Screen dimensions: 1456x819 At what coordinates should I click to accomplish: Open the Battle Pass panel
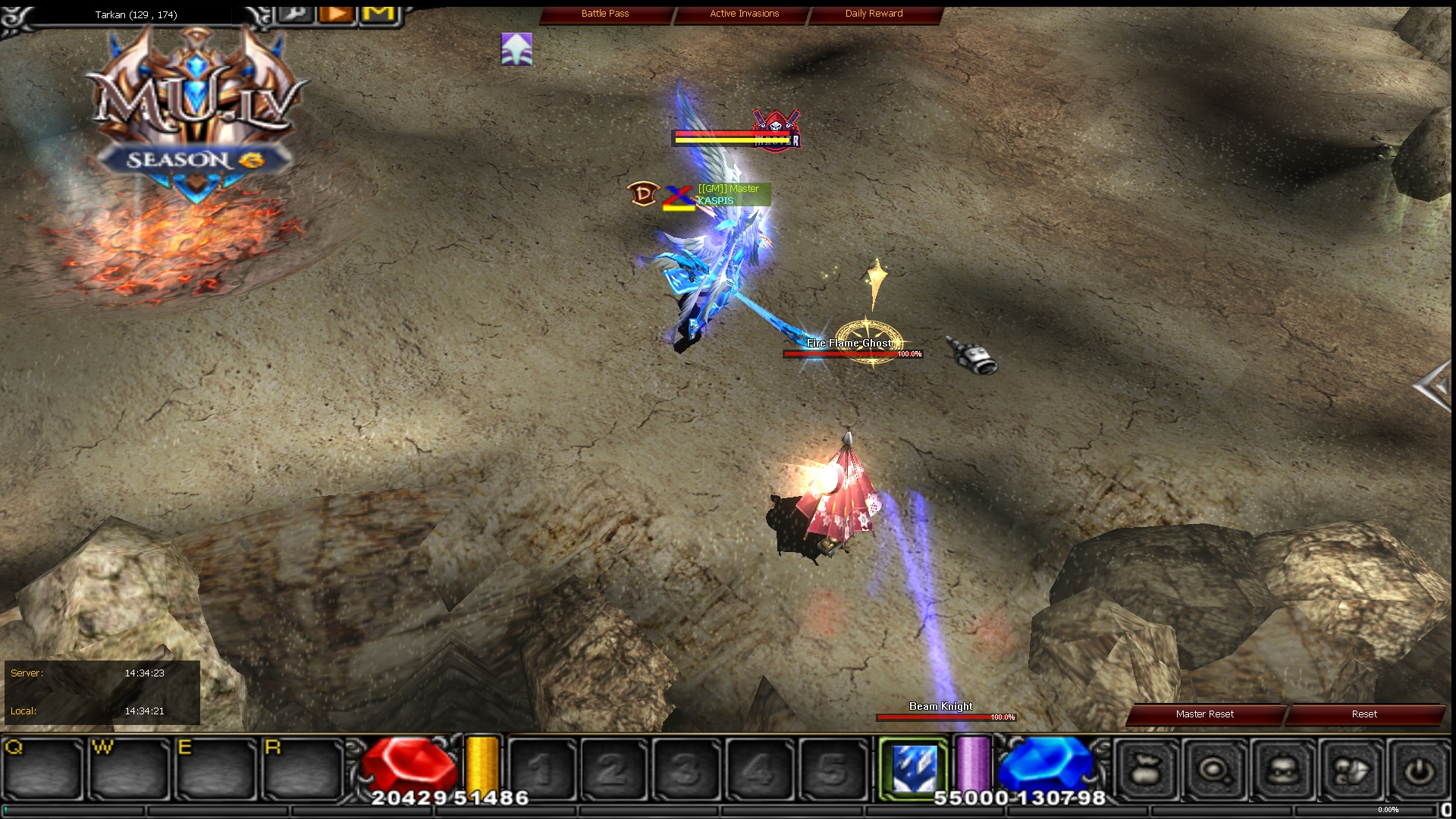point(605,14)
